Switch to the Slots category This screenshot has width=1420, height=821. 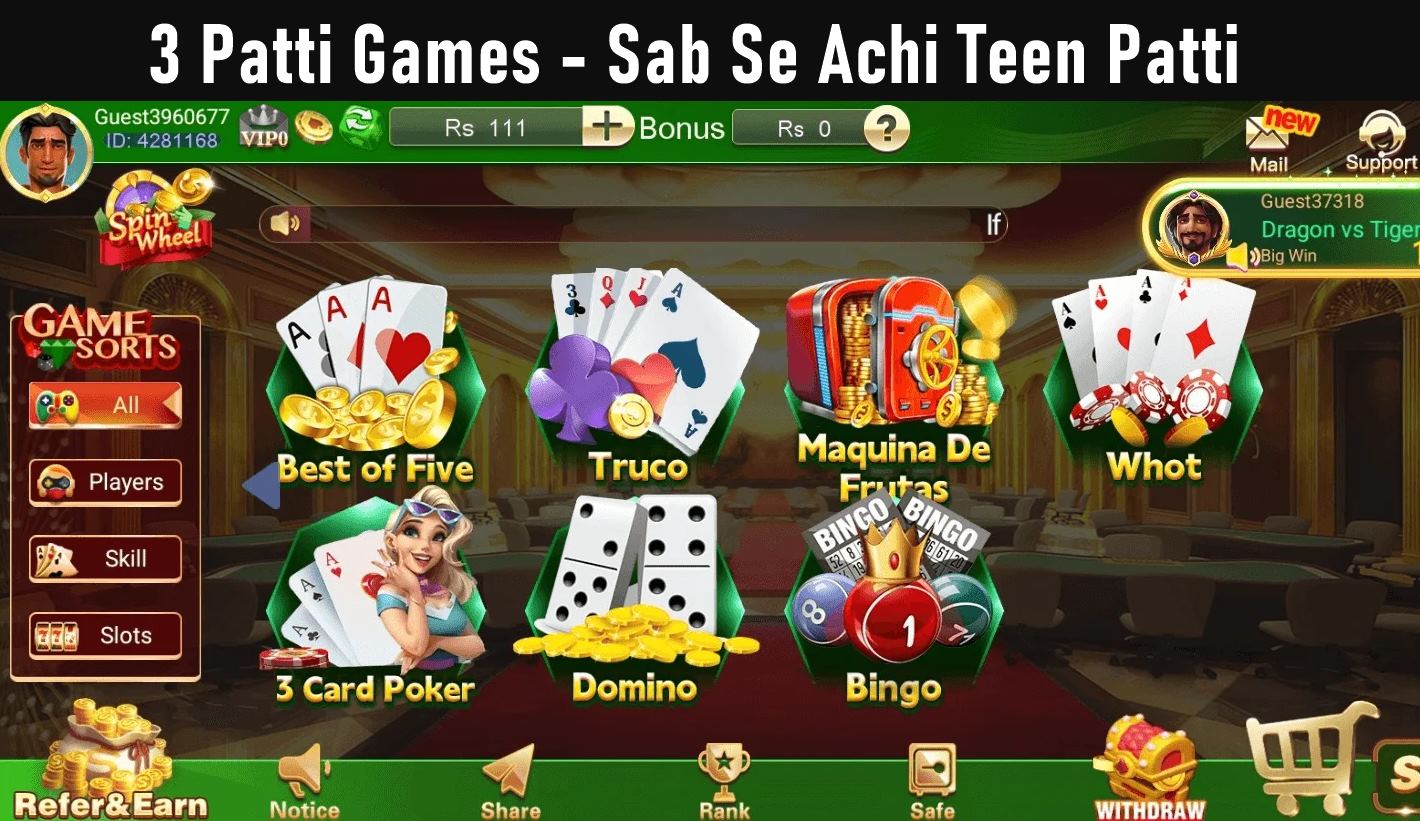point(104,635)
